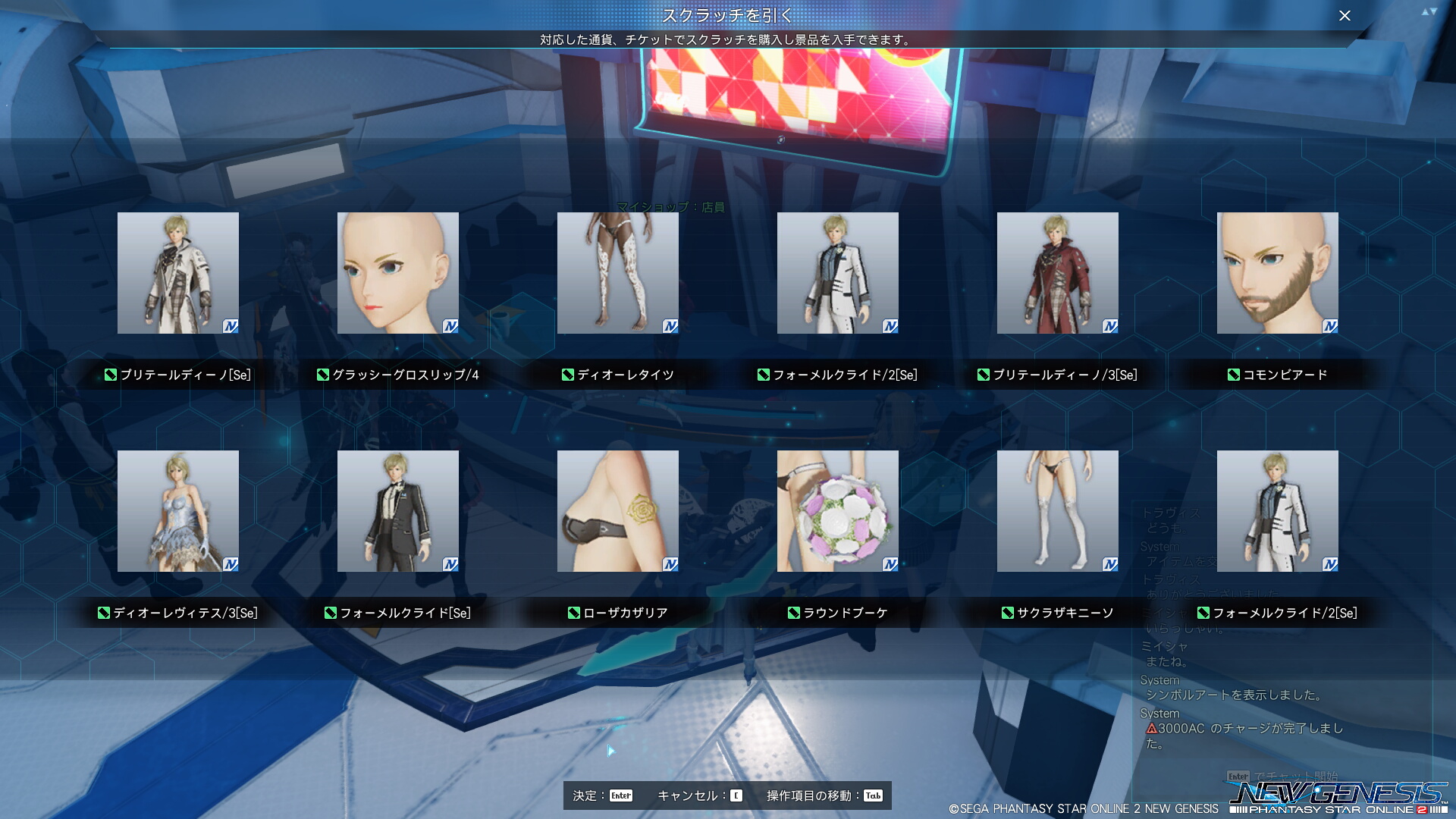
Task: Select the ディオーレヴィテス/3[Se] dress thumbnail
Action: tap(178, 511)
